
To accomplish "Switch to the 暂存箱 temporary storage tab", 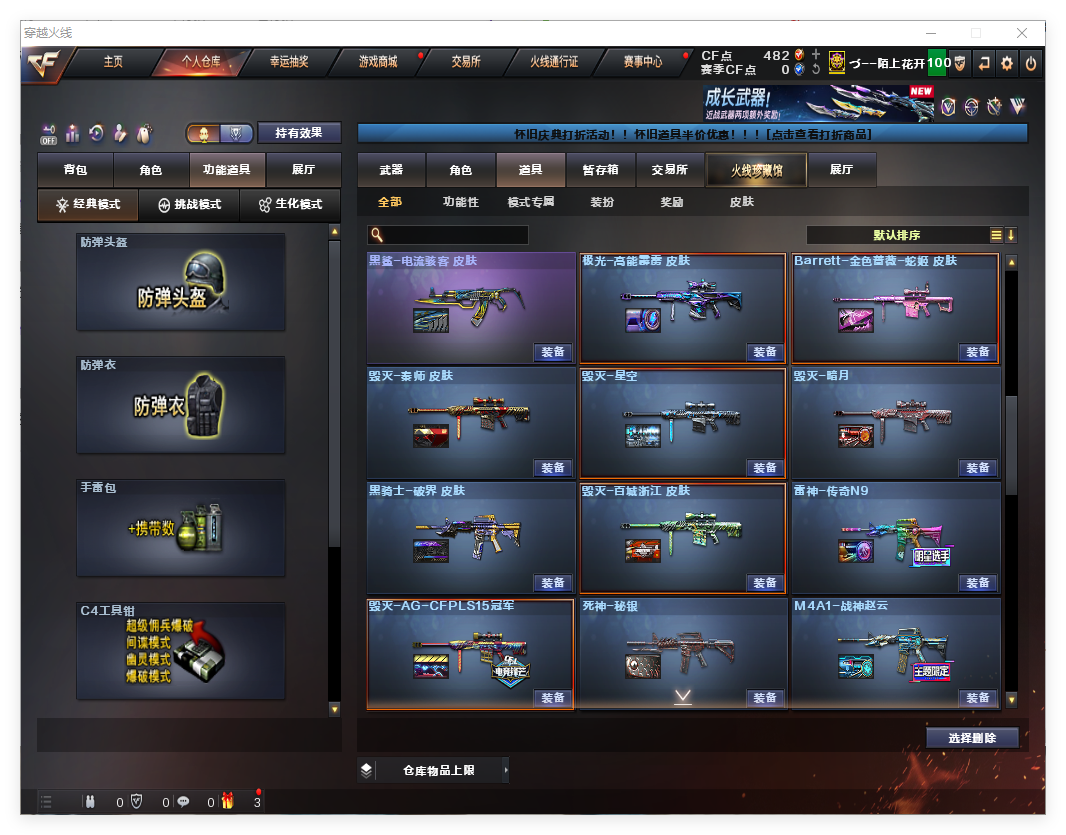I will (600, 170).
